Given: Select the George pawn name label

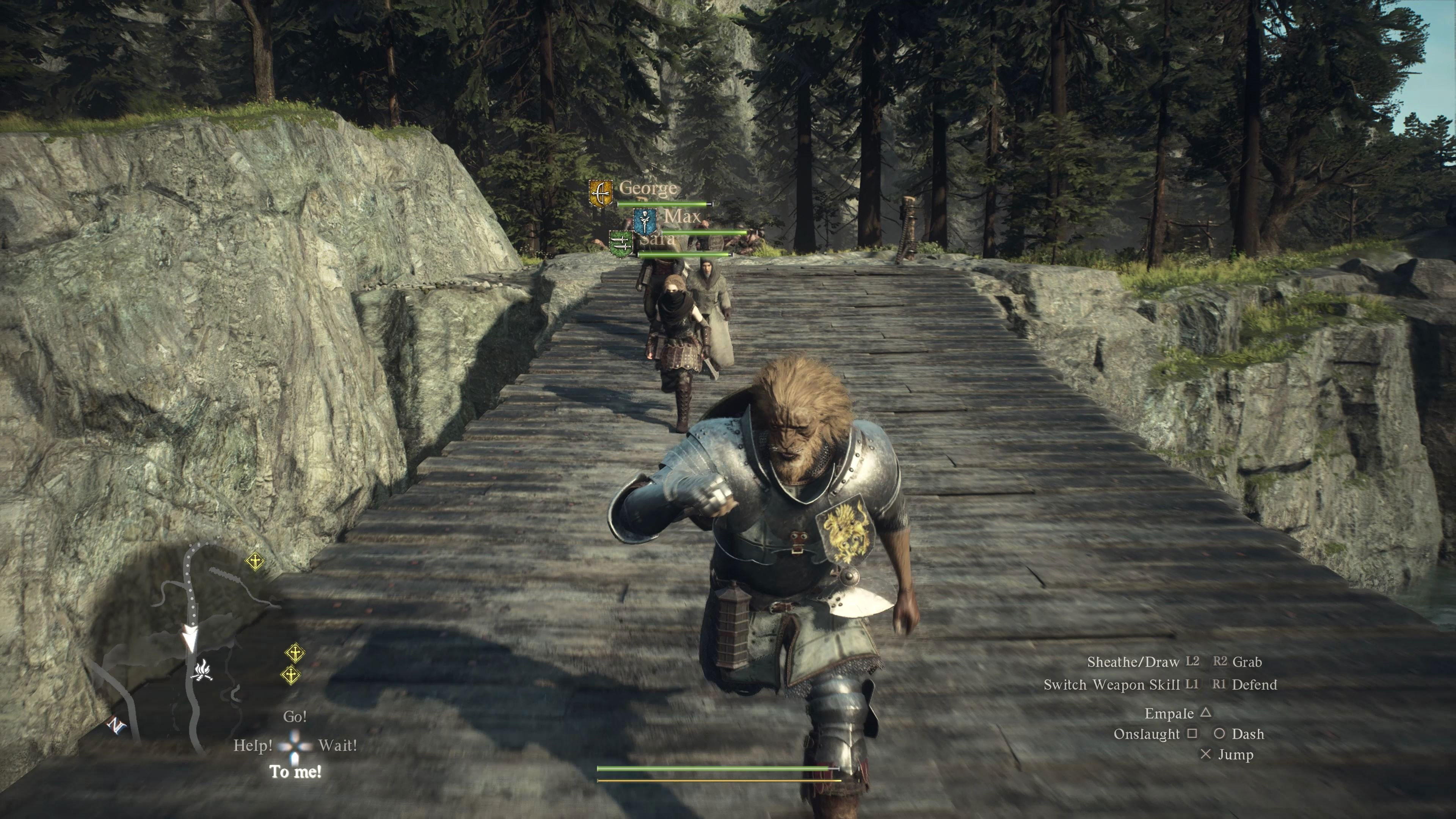Looking at the screenshot, I should 648,188.
